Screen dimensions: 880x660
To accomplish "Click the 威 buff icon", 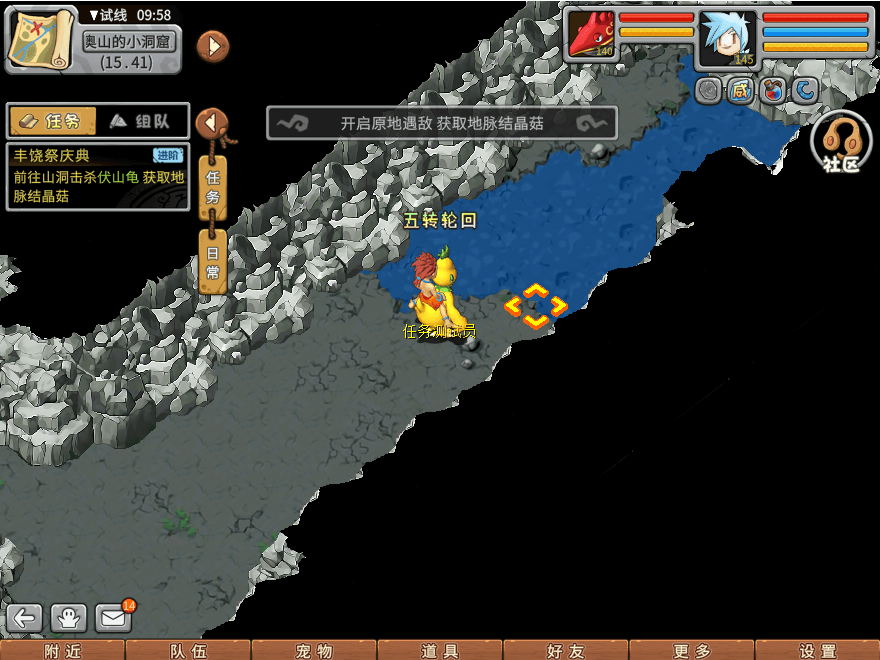I will pyautogui.click(x=740, y=91).
